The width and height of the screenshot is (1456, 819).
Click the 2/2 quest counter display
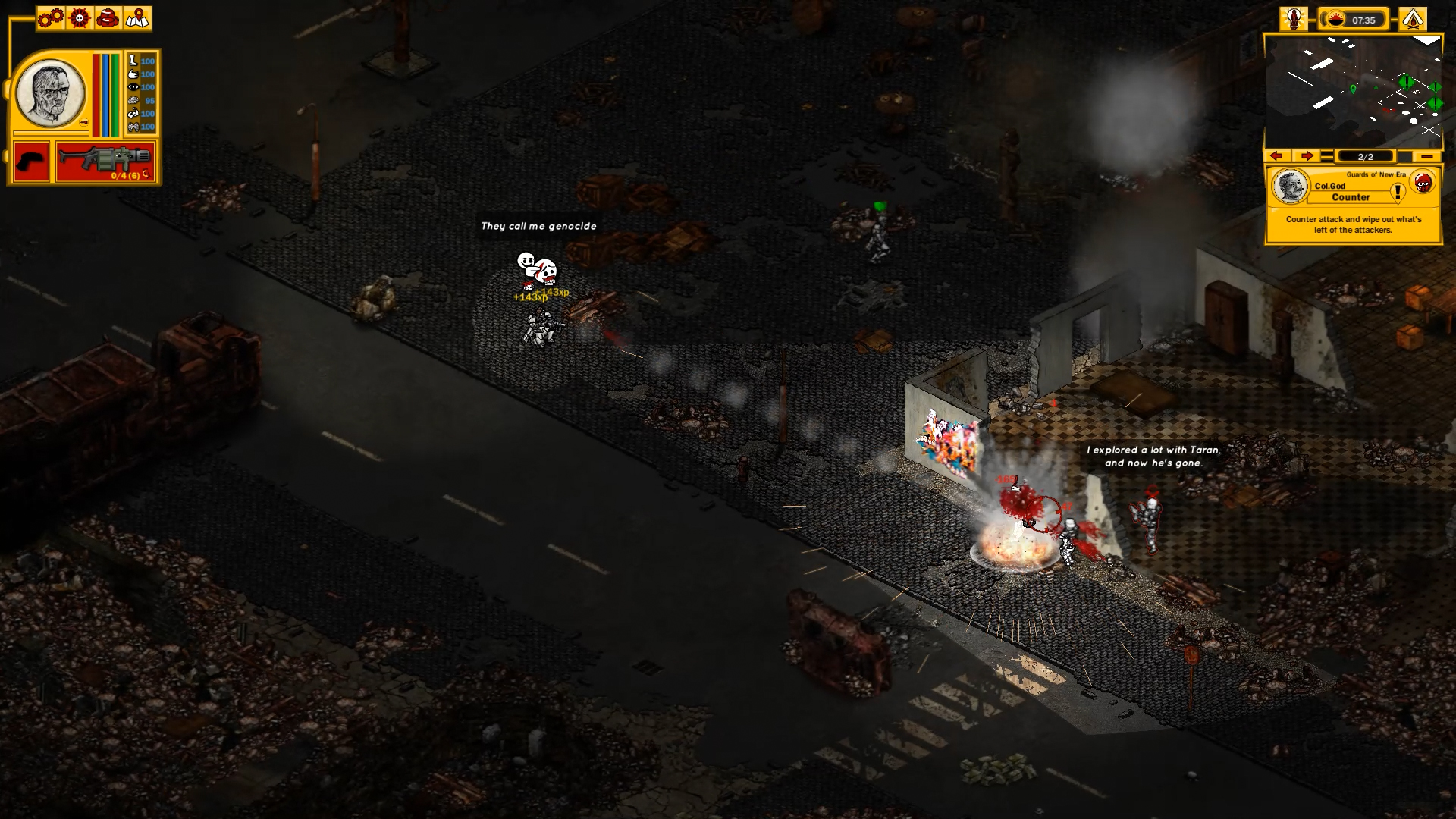(x=1366, y=156)
